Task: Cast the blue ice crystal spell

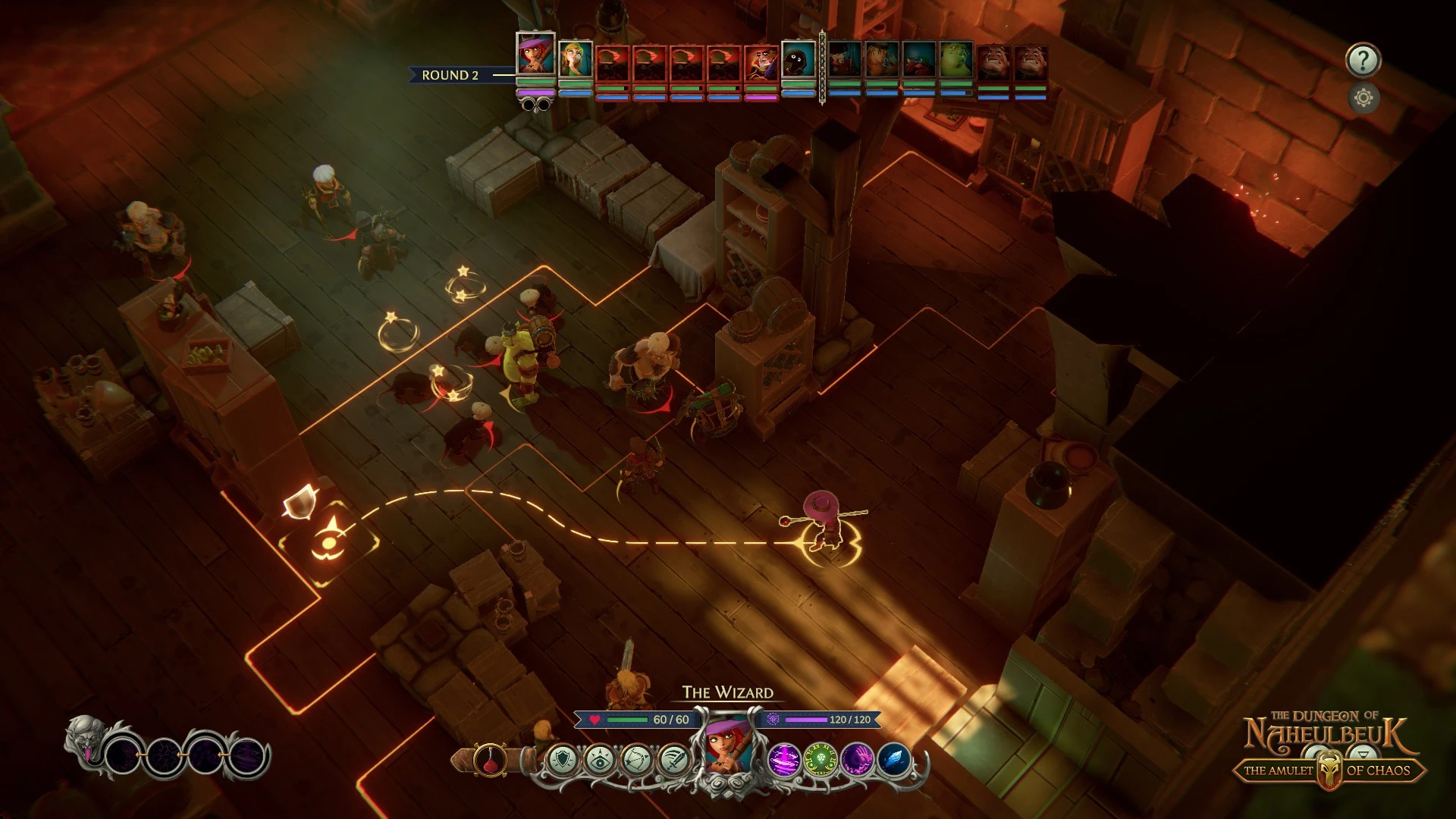Action: click(x=894, y=760)
